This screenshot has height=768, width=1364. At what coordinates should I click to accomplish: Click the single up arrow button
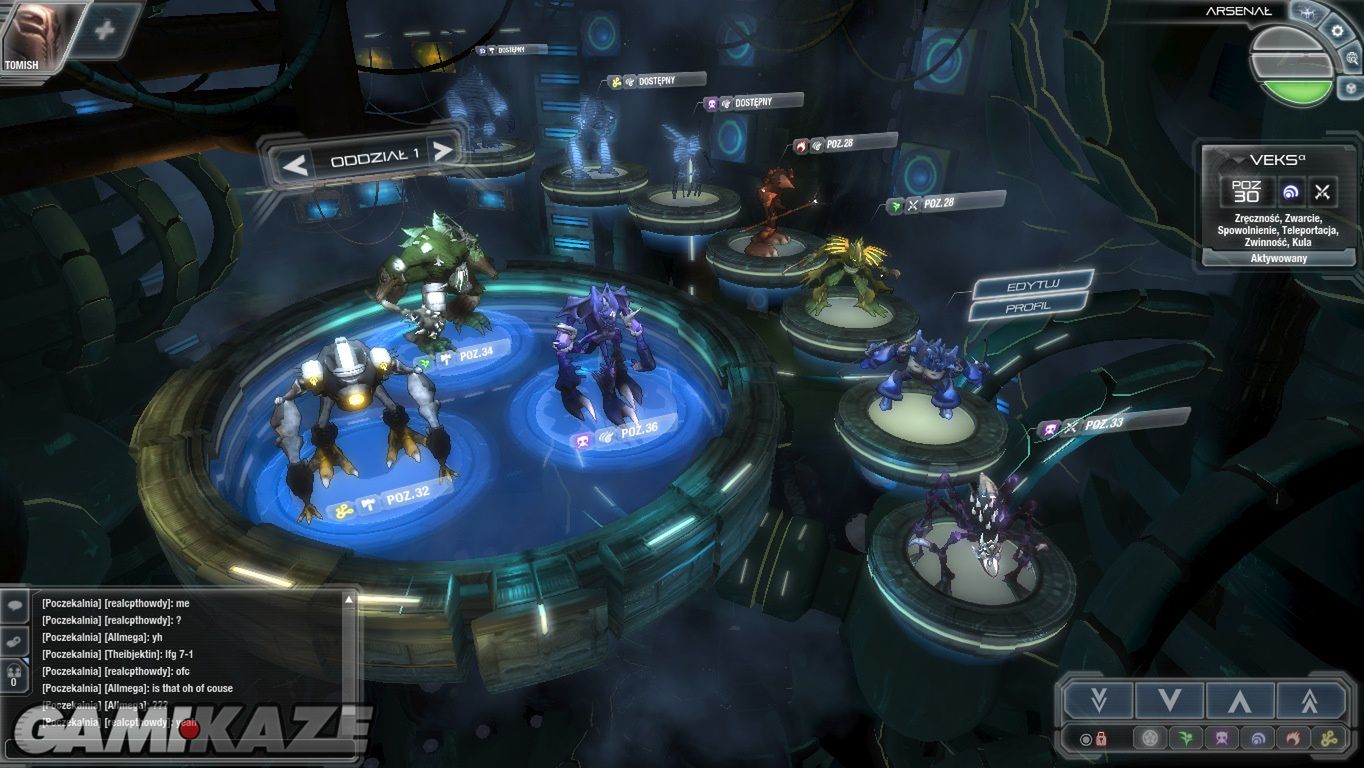(1239, 700)
